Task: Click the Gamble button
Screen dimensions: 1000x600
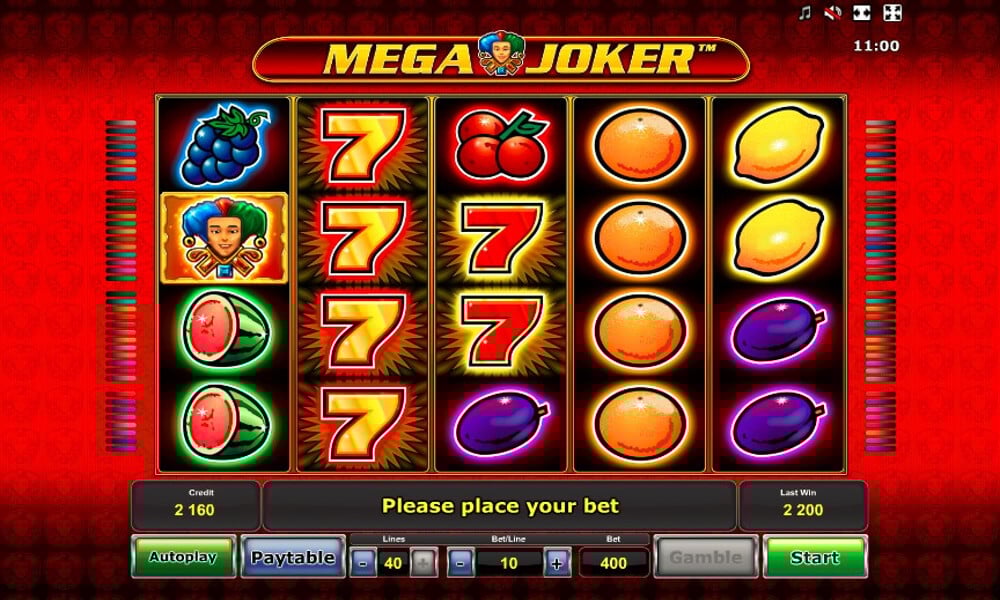Action: coord(705,557)
